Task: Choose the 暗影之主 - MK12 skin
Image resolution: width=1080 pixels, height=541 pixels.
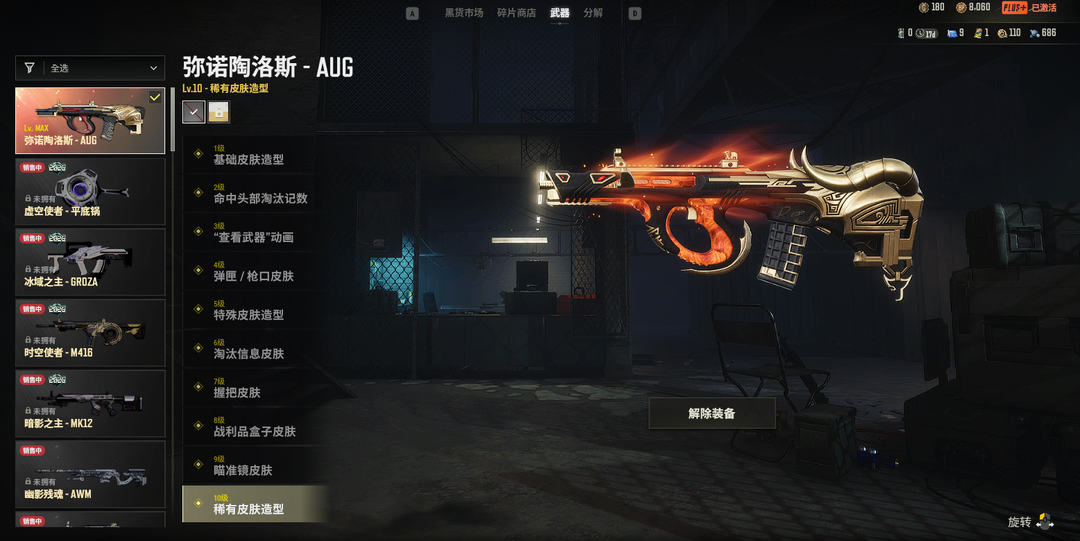Action: click(90, 403)
